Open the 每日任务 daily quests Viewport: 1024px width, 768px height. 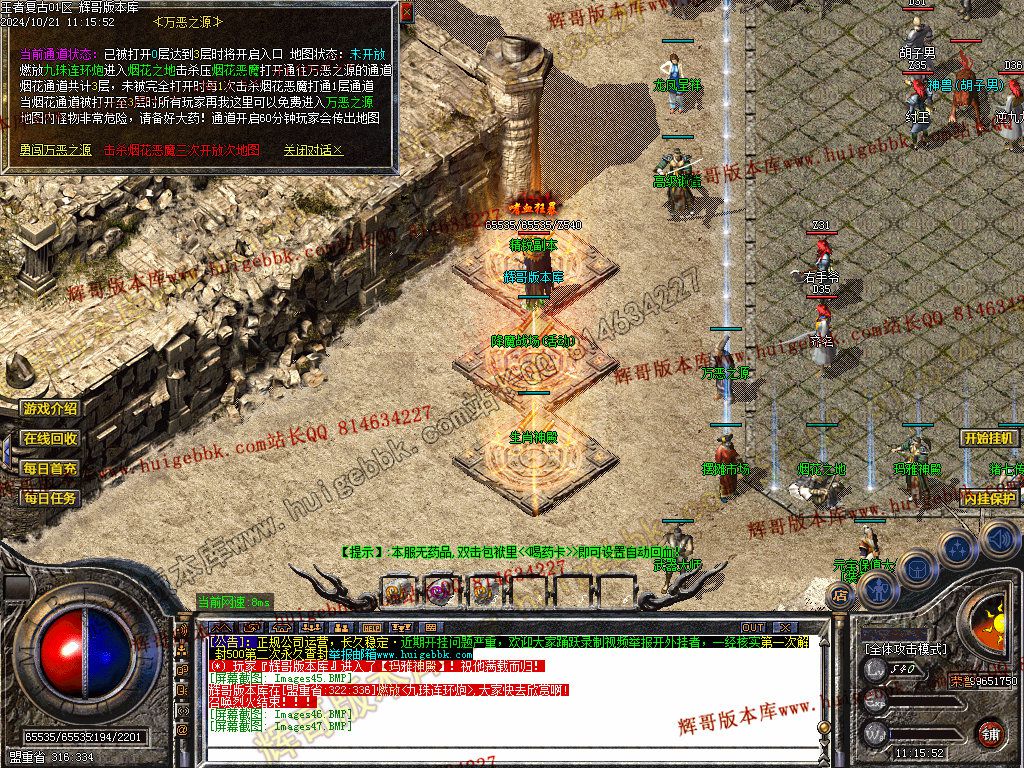click(50, 498)
